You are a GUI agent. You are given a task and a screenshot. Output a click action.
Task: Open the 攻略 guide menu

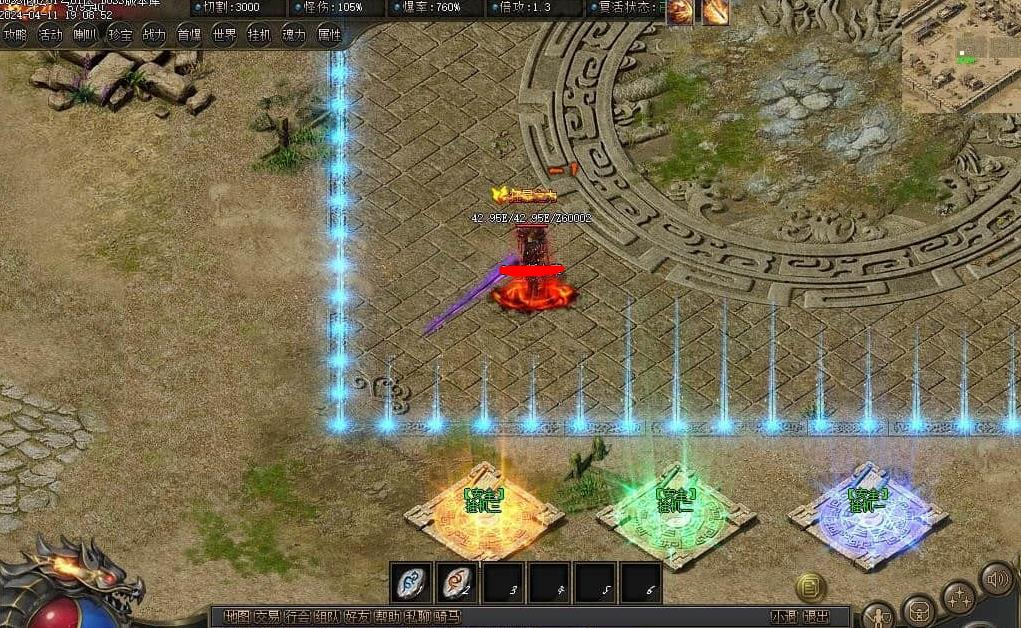pos(15,35)
